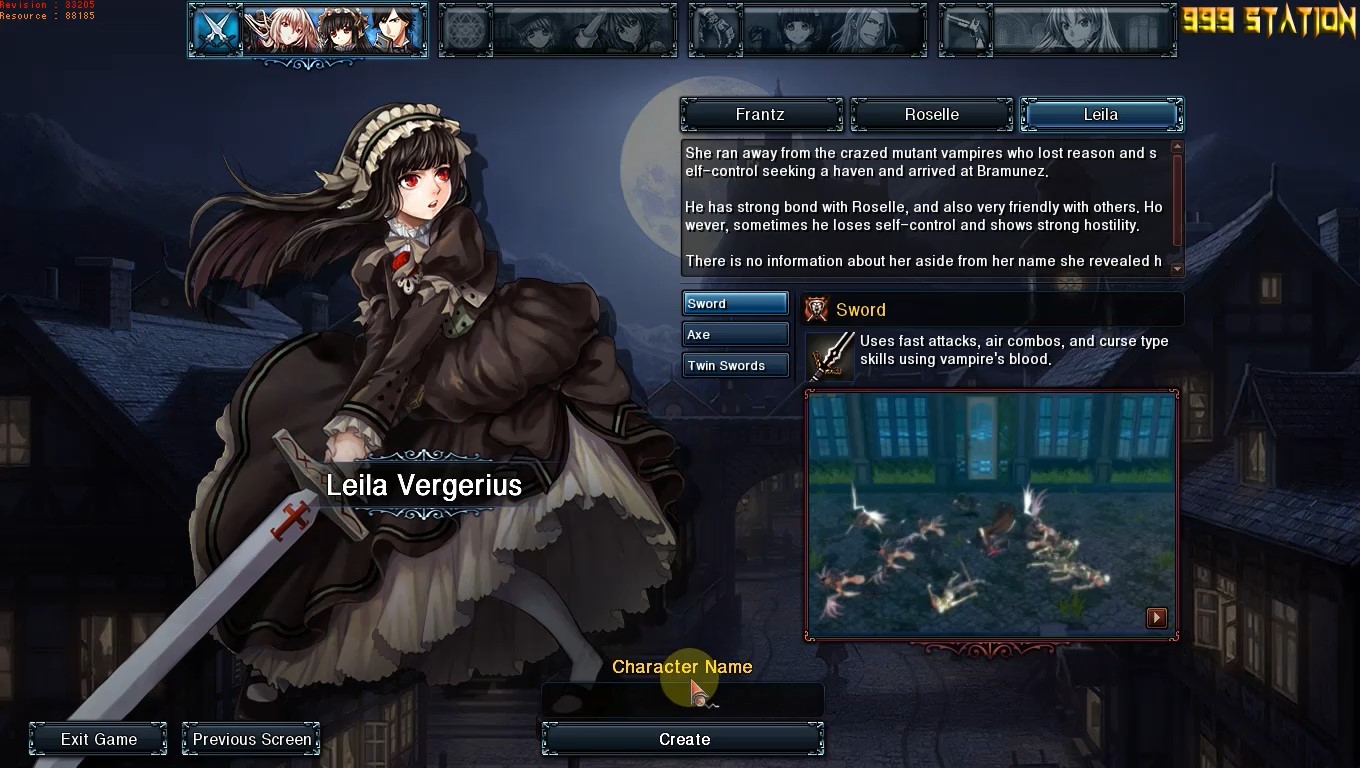Choose the Twin Swords weapon option

point(735,366)
